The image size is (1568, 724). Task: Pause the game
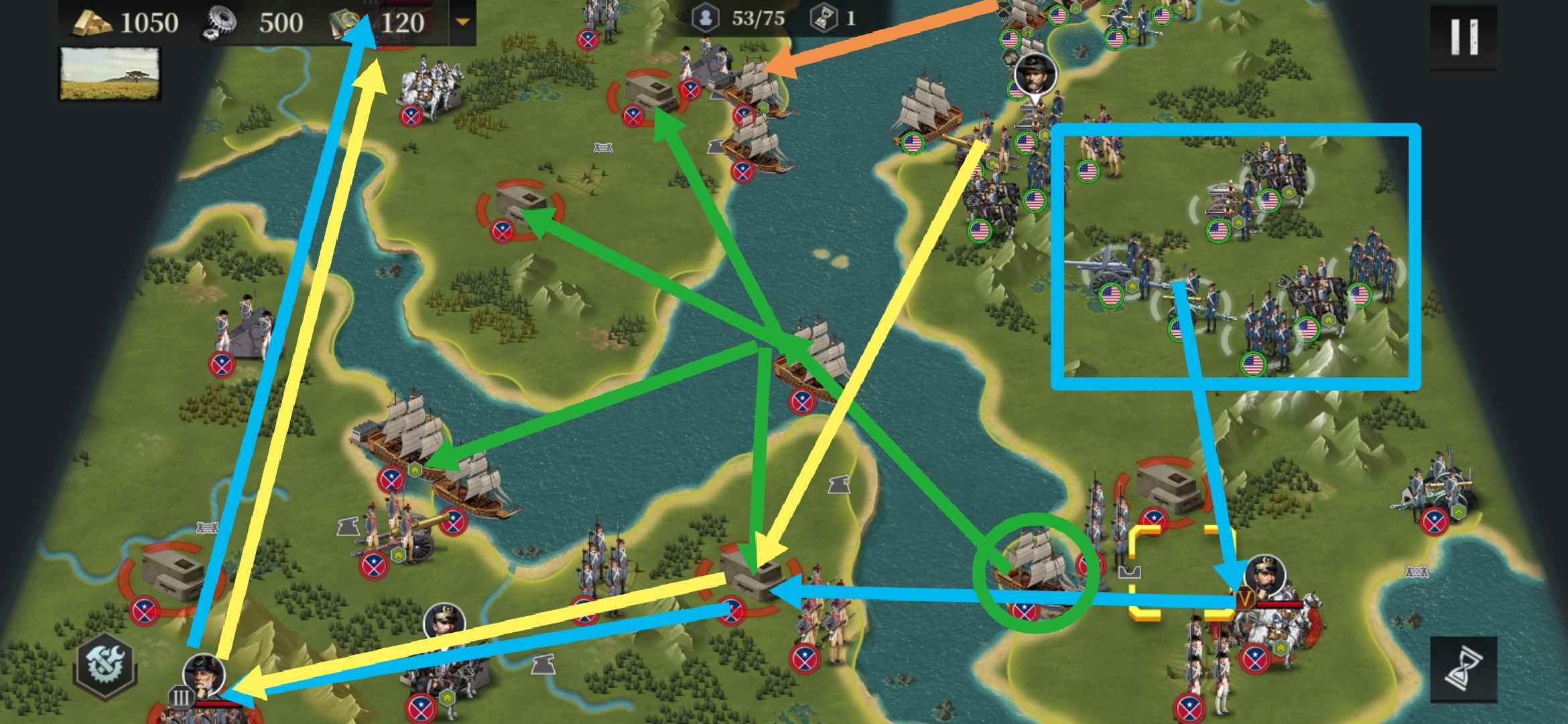click(x=1463, y=37)
